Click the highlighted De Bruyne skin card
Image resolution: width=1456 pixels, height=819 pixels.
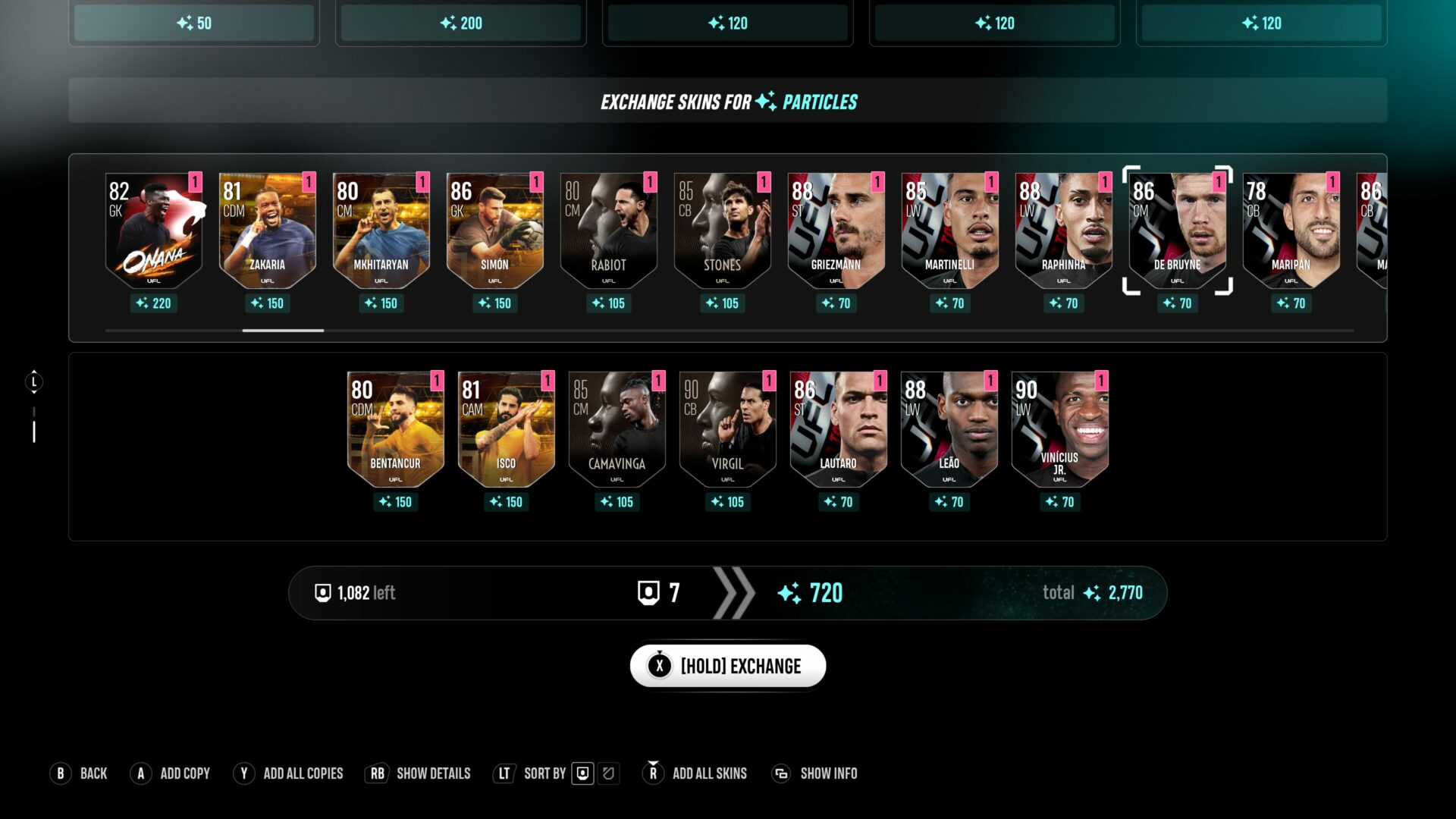tap(1178, 231)
